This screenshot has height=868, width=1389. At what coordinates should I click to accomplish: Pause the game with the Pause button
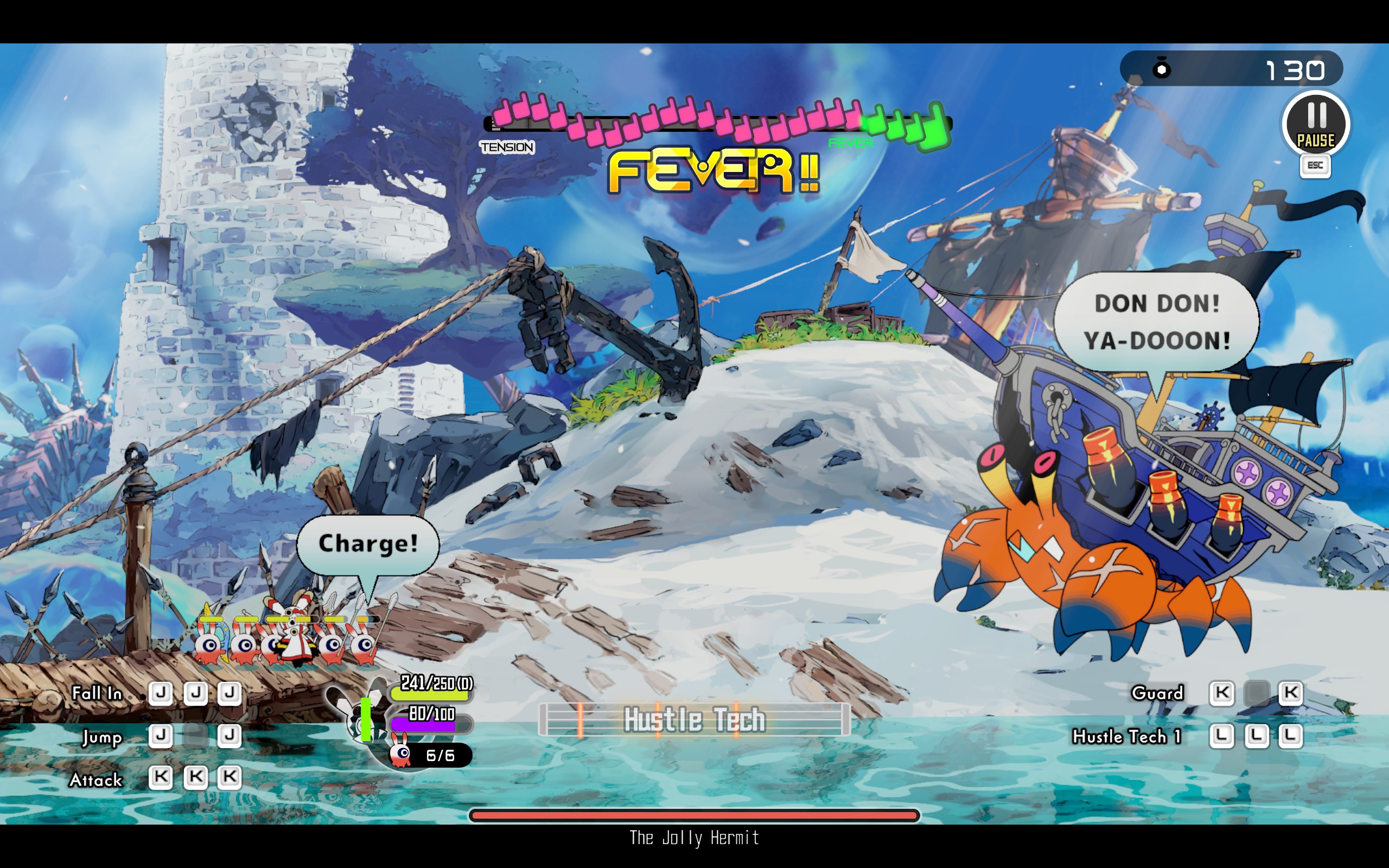[1316, 124]
